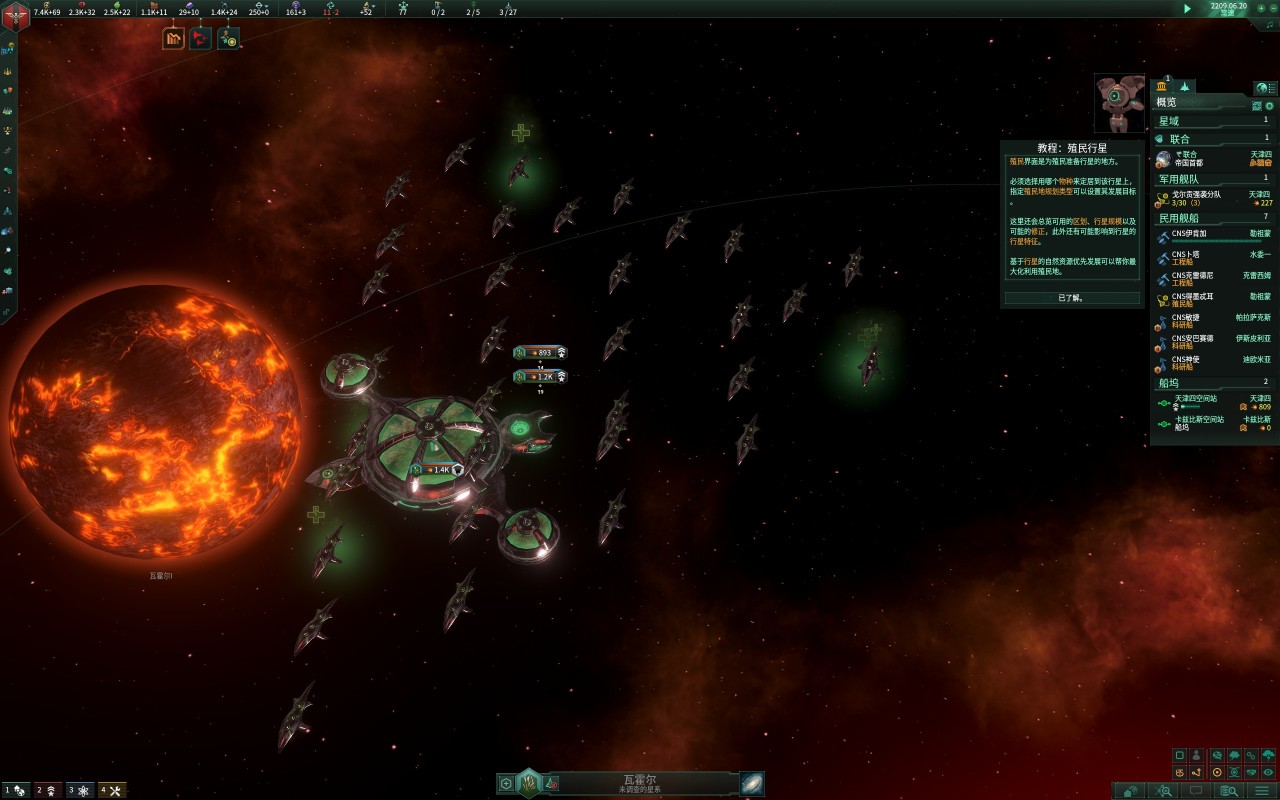The height and width of the screenshot is (800, 1280).
Task: Click the tutorial robot advisor portrait
Action: tap(1119, 102)
